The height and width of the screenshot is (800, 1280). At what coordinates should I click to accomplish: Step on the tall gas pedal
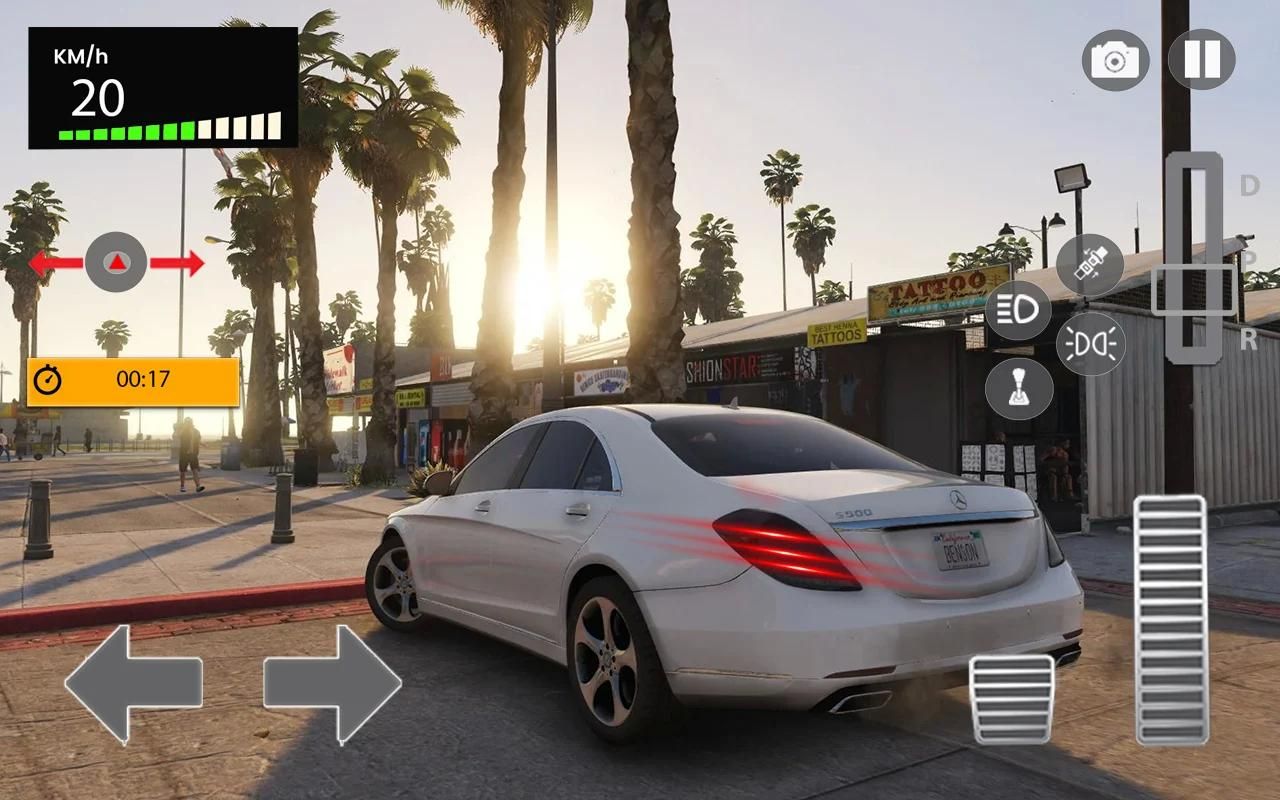(x=1171, y=619)
